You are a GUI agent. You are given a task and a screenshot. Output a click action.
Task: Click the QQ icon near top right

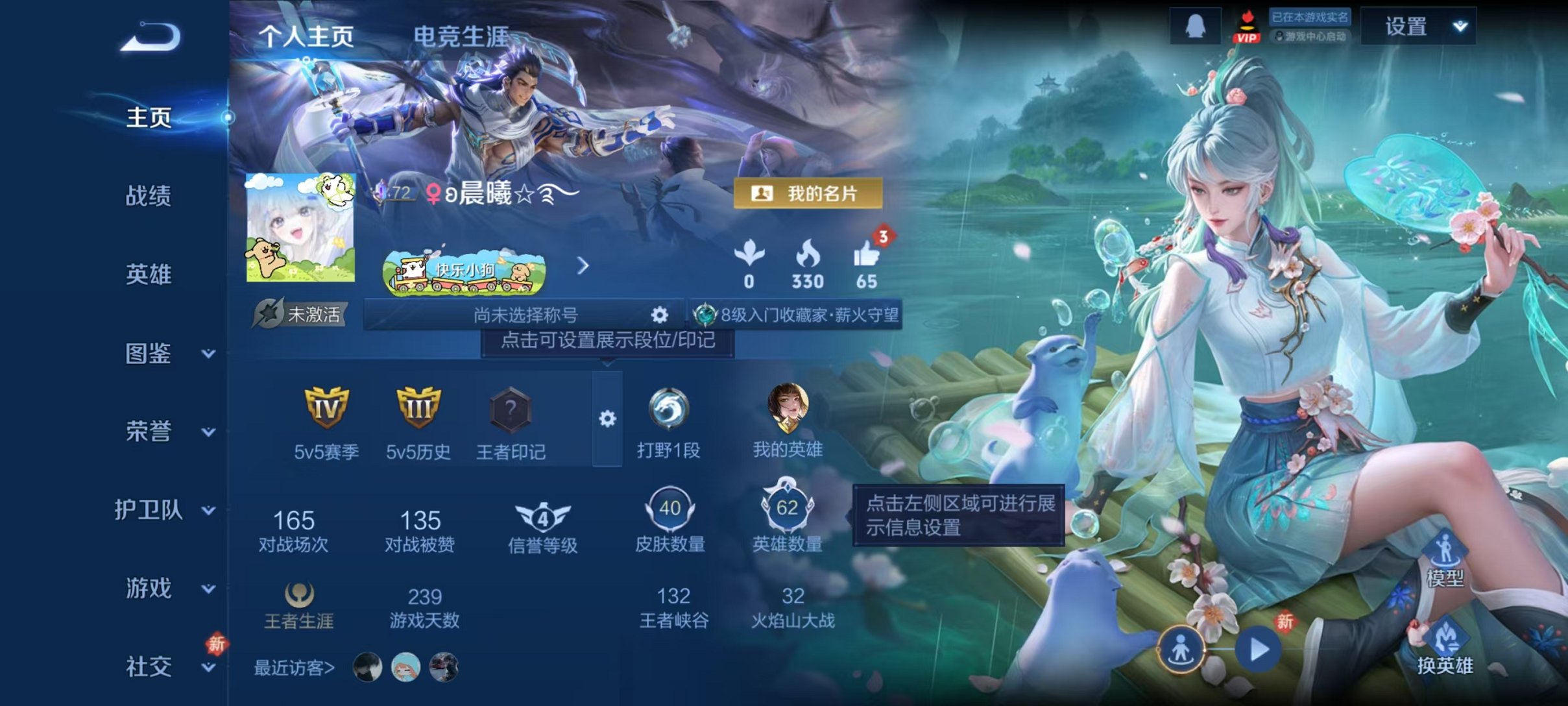(x=1196, y=27)
